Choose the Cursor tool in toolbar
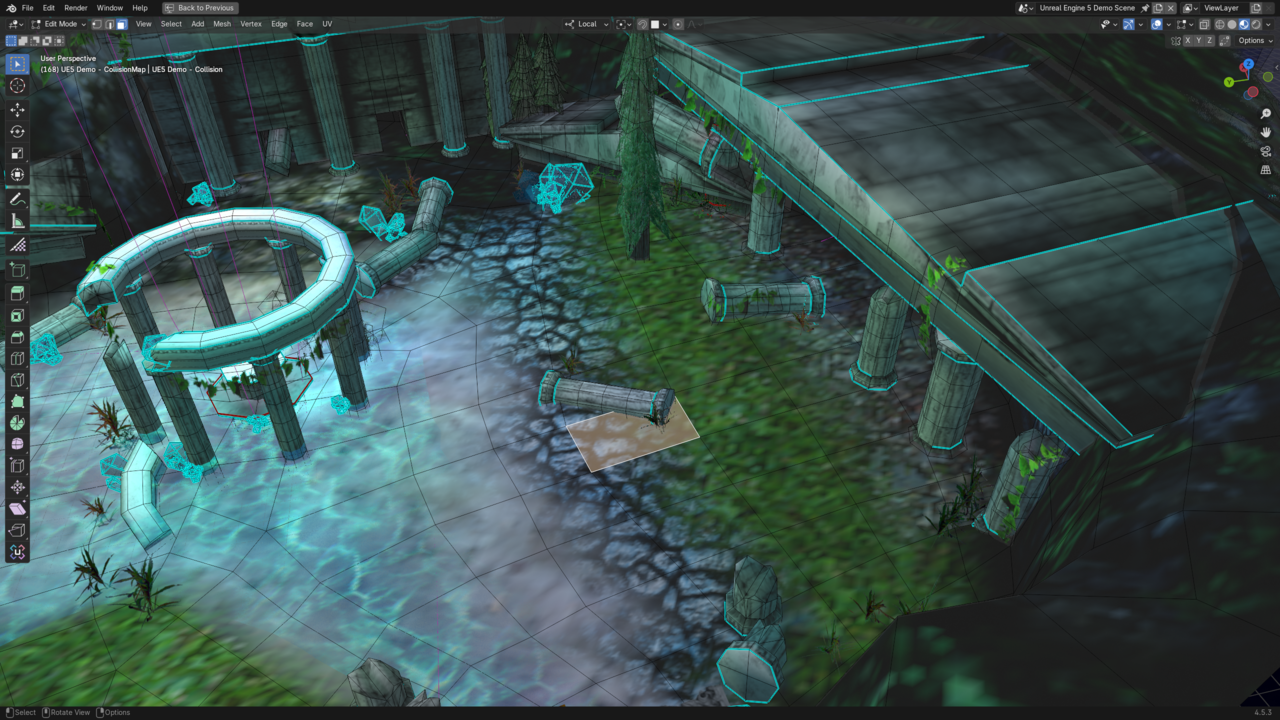The width and height of the screenshot is (1280, 720). click(x=17, y=86)
